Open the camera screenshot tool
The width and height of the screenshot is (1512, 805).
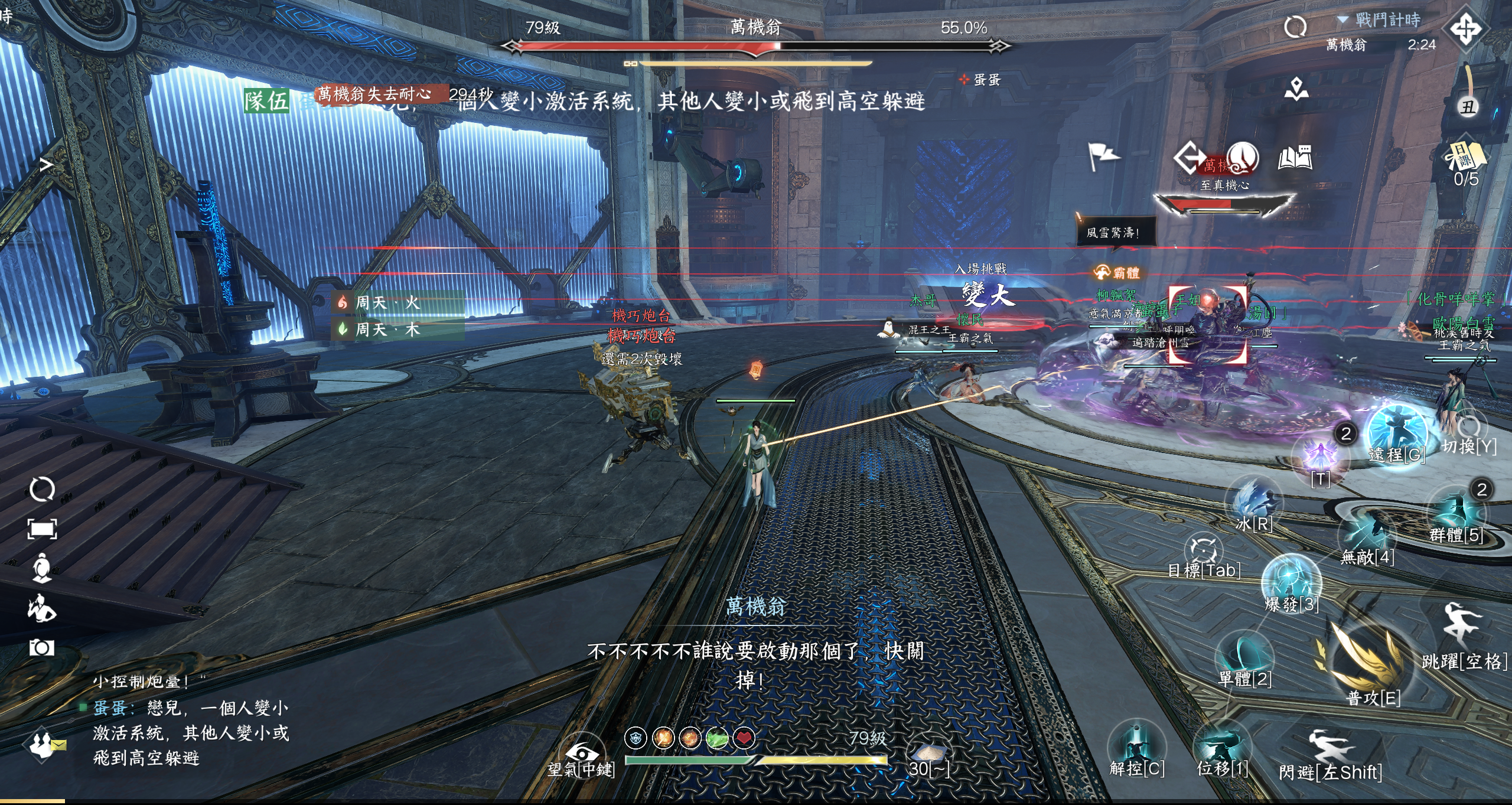pyautogui.click(x=42, y=647)
